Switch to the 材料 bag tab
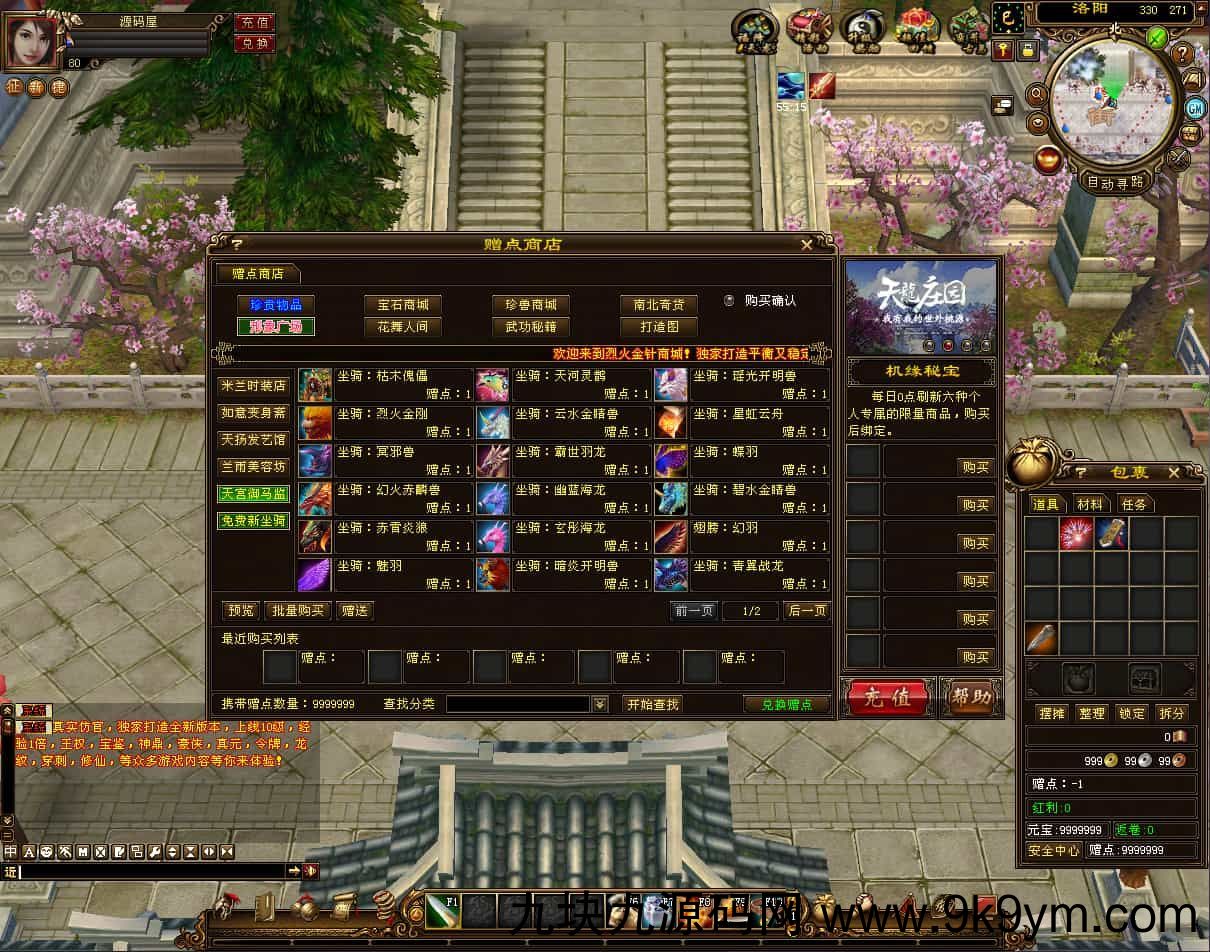Screen dimensions: 1210x952 (1090, 504)
